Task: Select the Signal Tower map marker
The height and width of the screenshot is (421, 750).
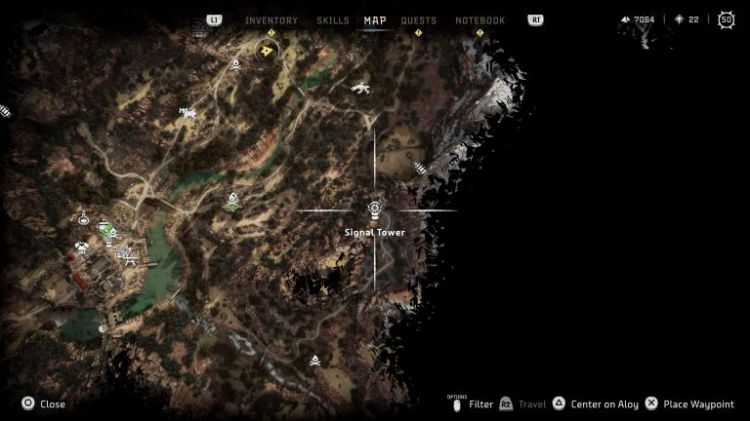Action: (x=375, y=209)
